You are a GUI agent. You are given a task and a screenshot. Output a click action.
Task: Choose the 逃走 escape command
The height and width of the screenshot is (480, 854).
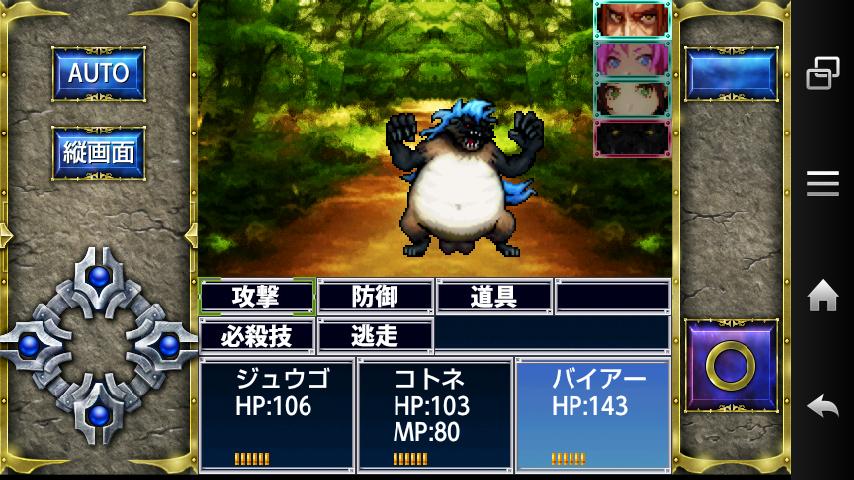375,335
